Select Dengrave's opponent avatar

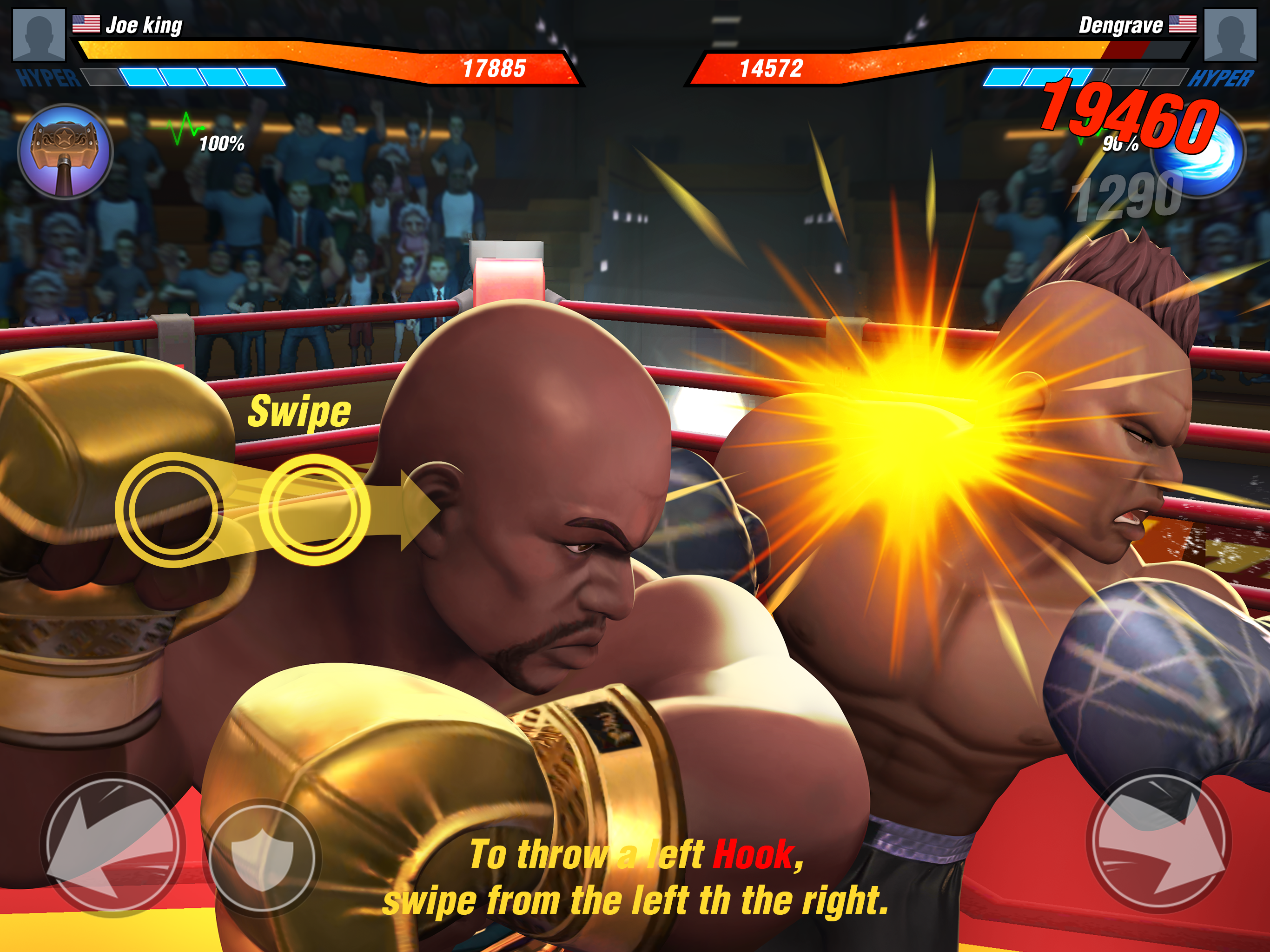click(x=1230, y=34)
